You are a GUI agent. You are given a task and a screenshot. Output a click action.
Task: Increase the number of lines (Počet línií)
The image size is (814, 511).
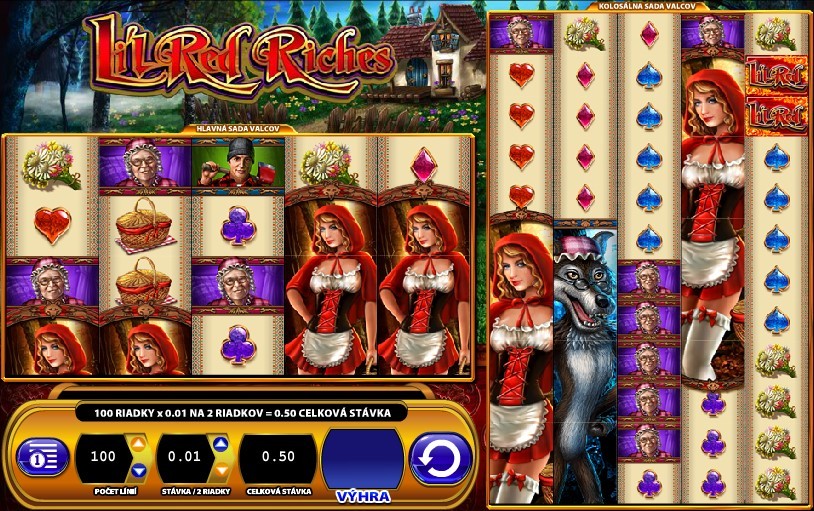(x=139, y=443)
